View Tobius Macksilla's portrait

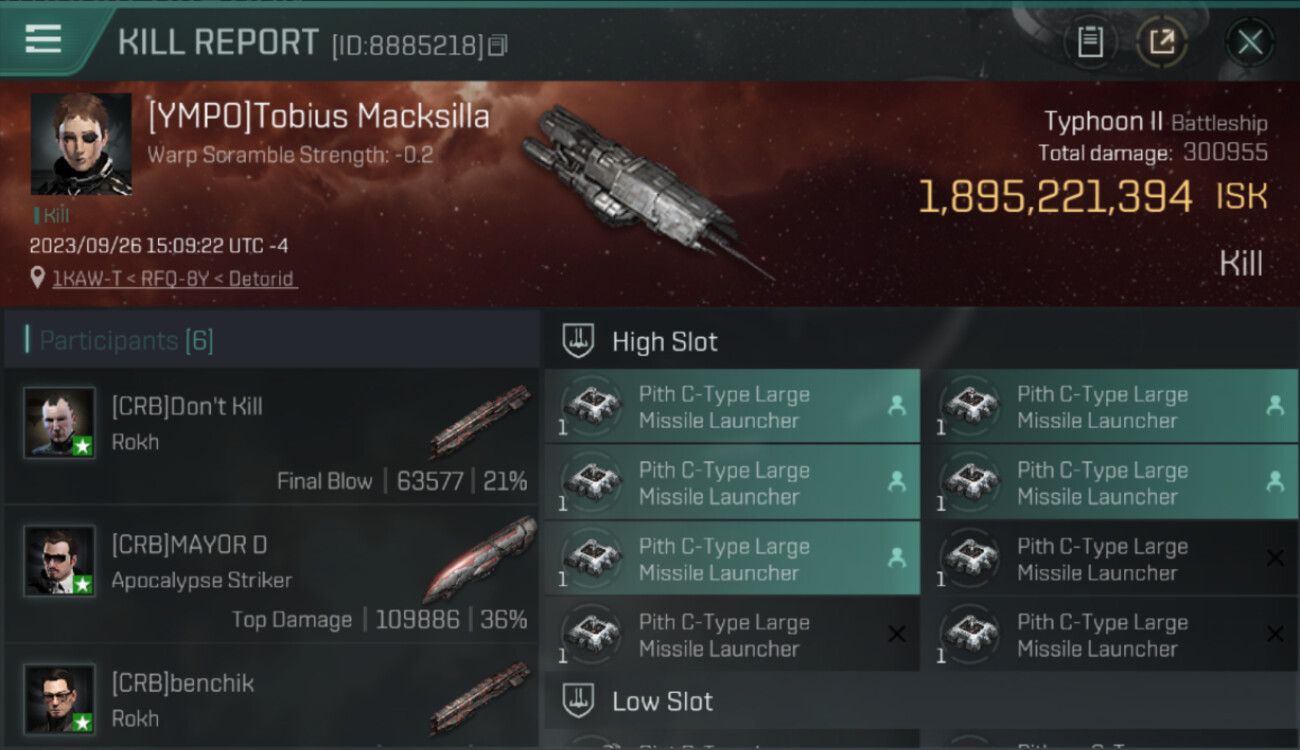81,144
